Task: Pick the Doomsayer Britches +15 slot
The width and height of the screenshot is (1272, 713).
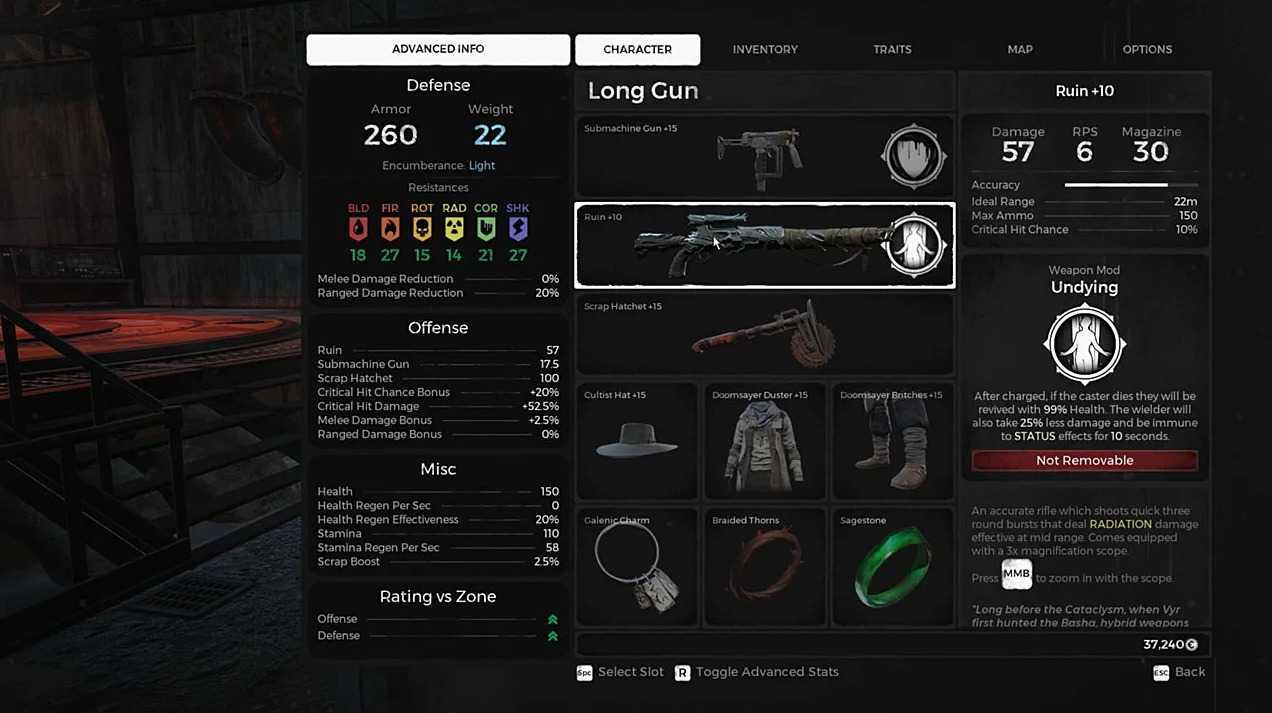Action: 892,441
